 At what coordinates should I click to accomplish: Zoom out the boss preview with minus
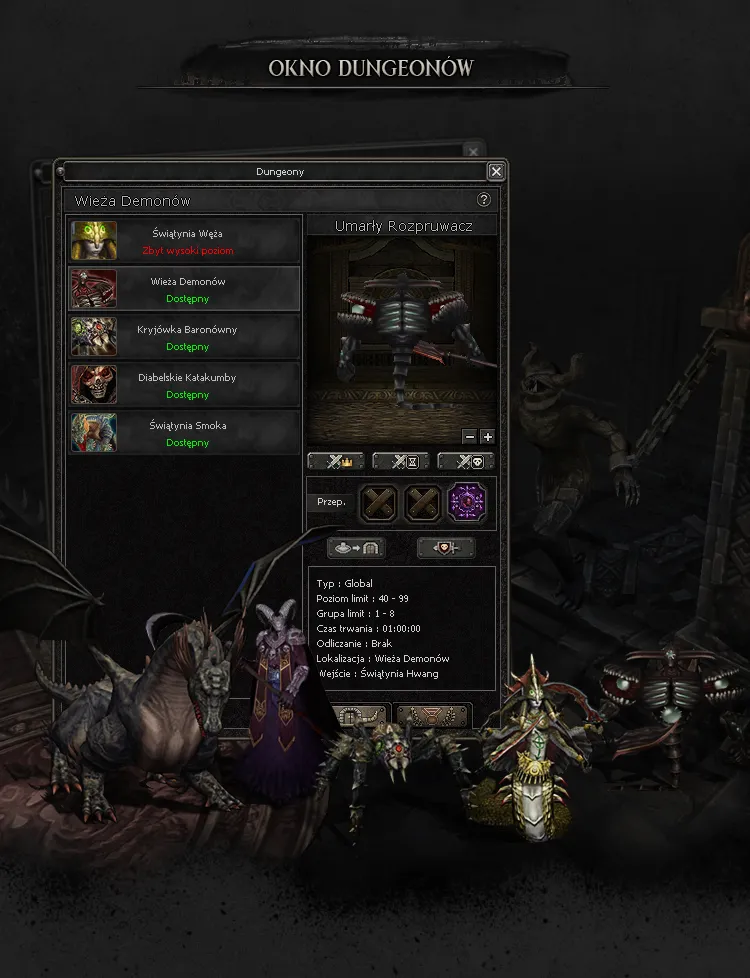tap(470, 436)
